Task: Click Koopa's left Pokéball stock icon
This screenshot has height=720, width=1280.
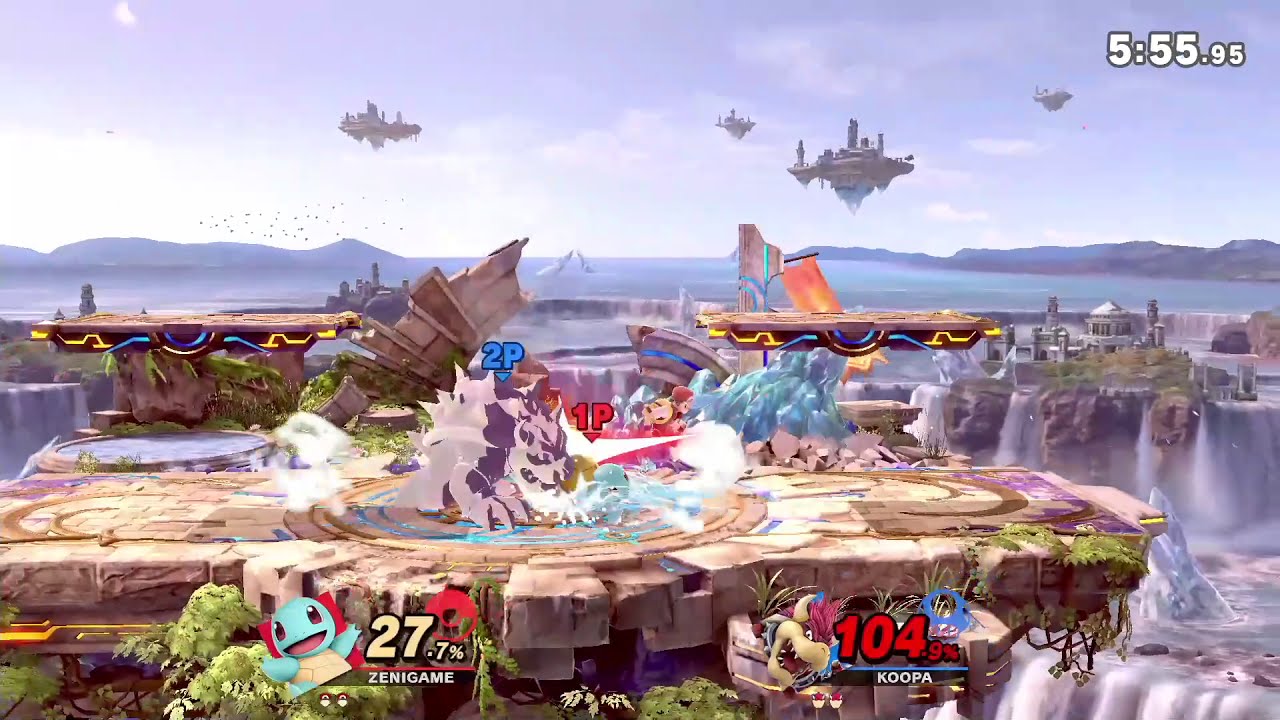Action: 819,700
